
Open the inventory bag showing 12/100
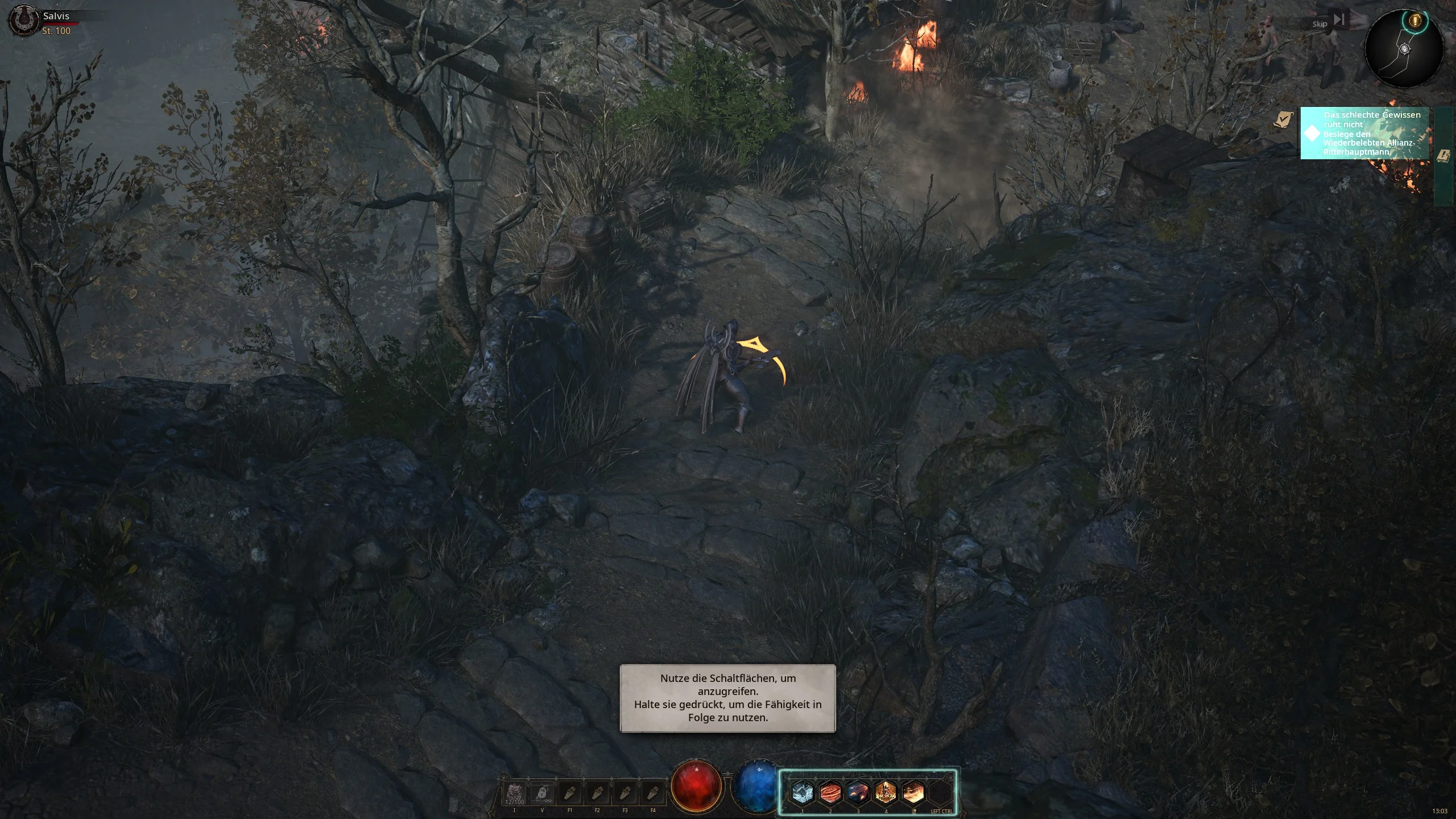[x=515, y=793]
